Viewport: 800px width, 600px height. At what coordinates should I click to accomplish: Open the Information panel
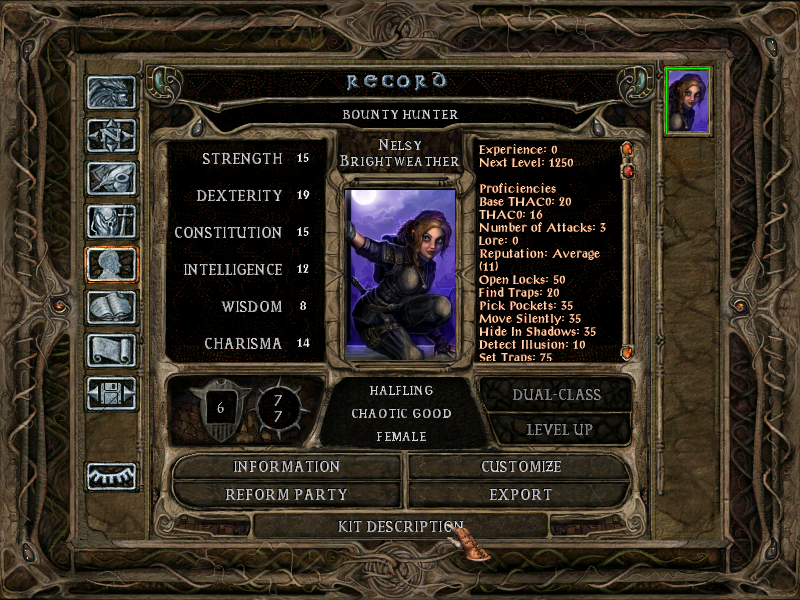[x=287, y=467]
